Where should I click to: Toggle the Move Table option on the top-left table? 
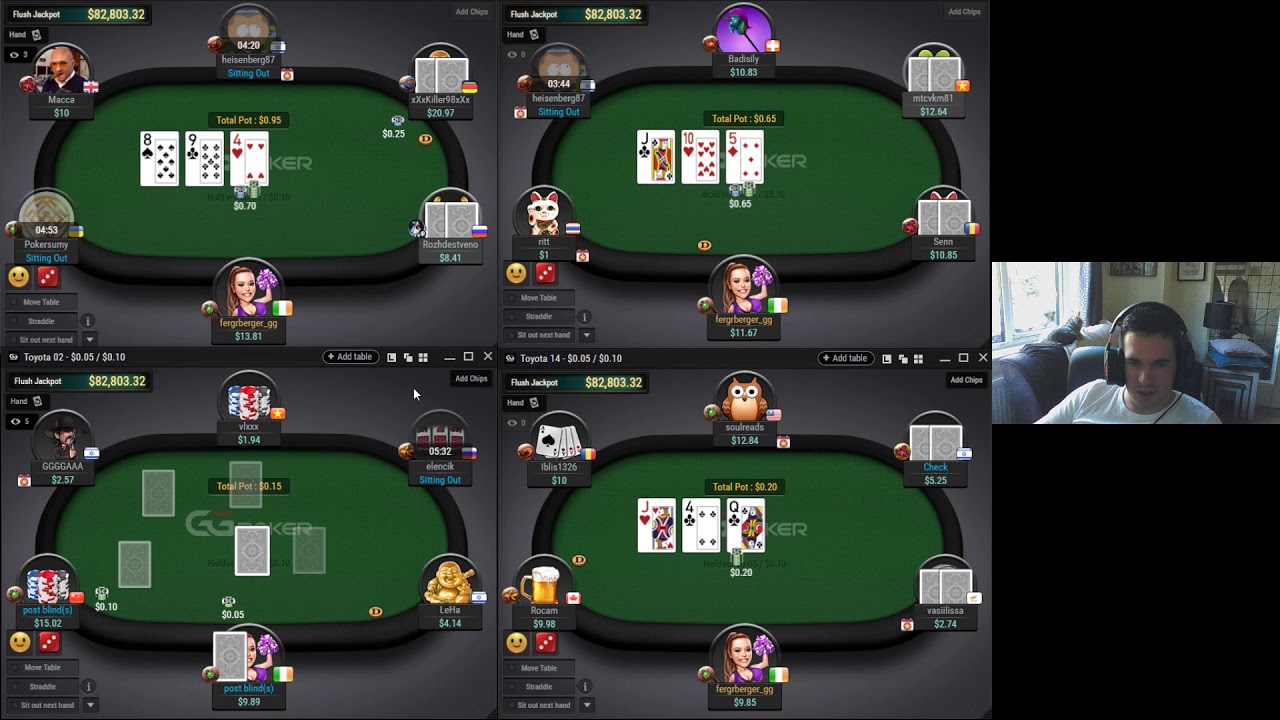[41, 302]
